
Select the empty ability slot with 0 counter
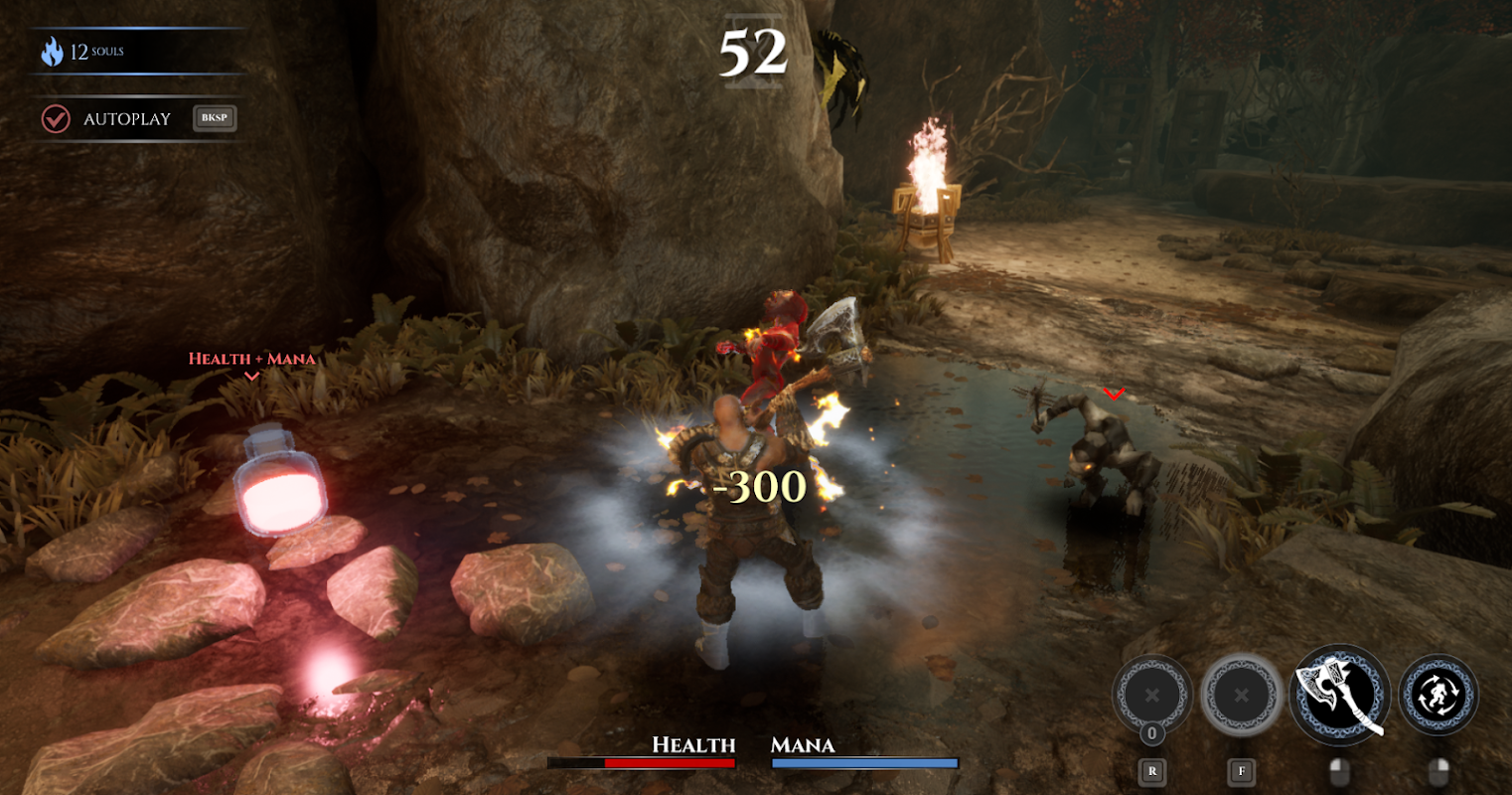tap(1151, 696)
